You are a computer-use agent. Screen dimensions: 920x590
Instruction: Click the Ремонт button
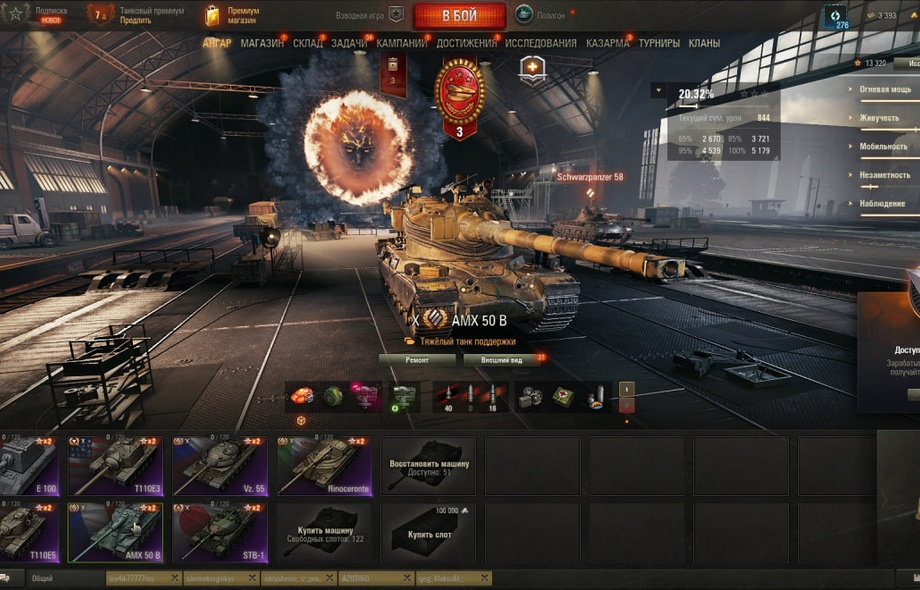(417, 360)
